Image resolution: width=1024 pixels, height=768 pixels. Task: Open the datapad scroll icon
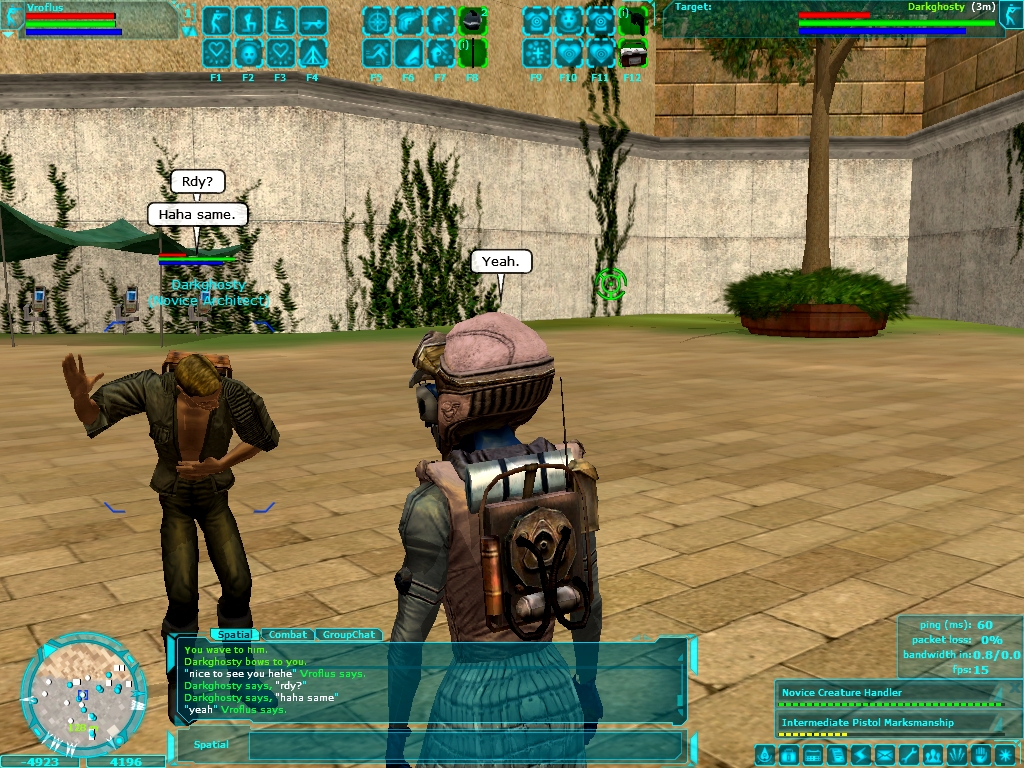tap(837, 754)
